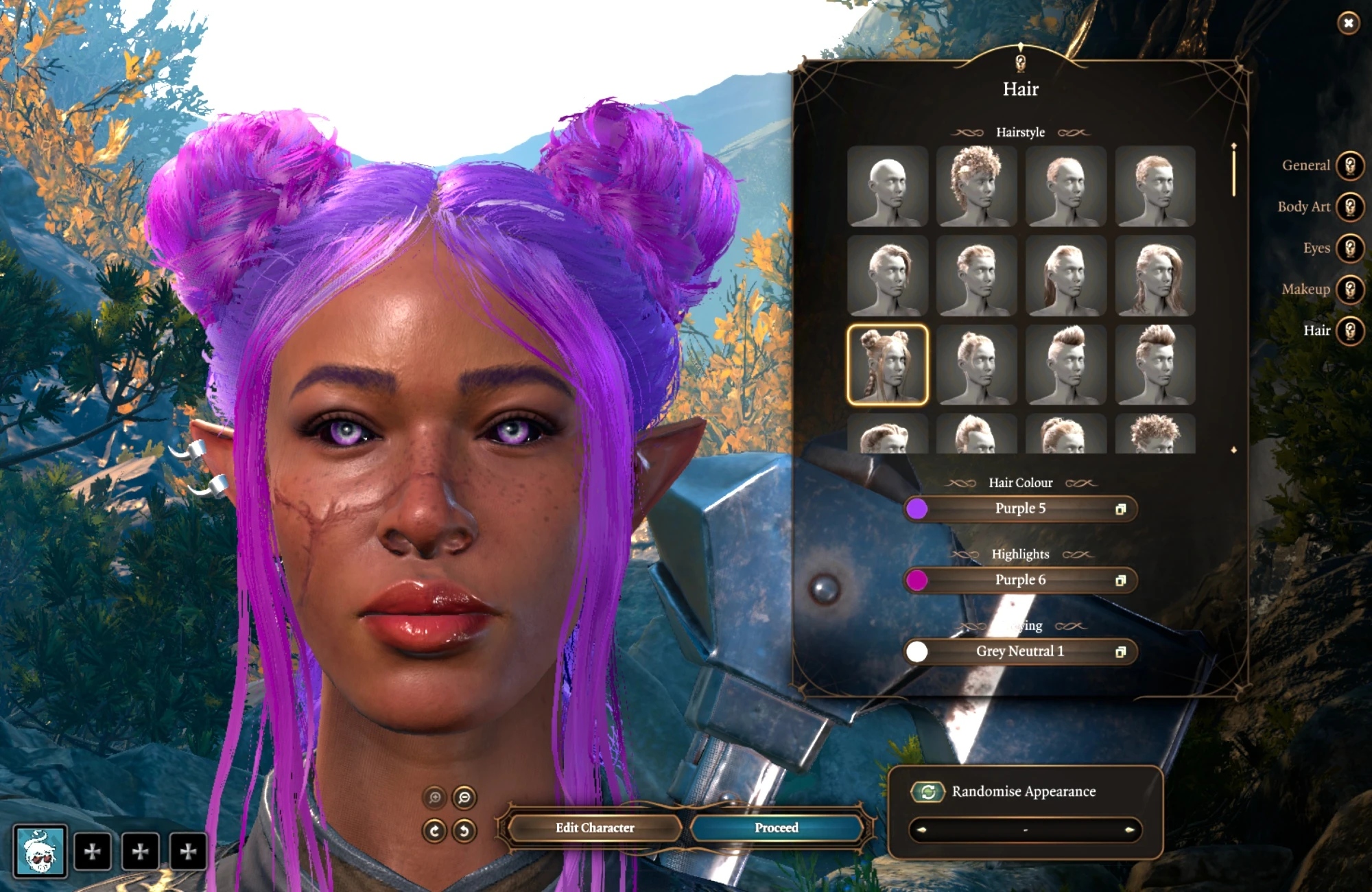Go to previous randomised appearance preset
The image size is (1372, 892).
pos(921,830)
